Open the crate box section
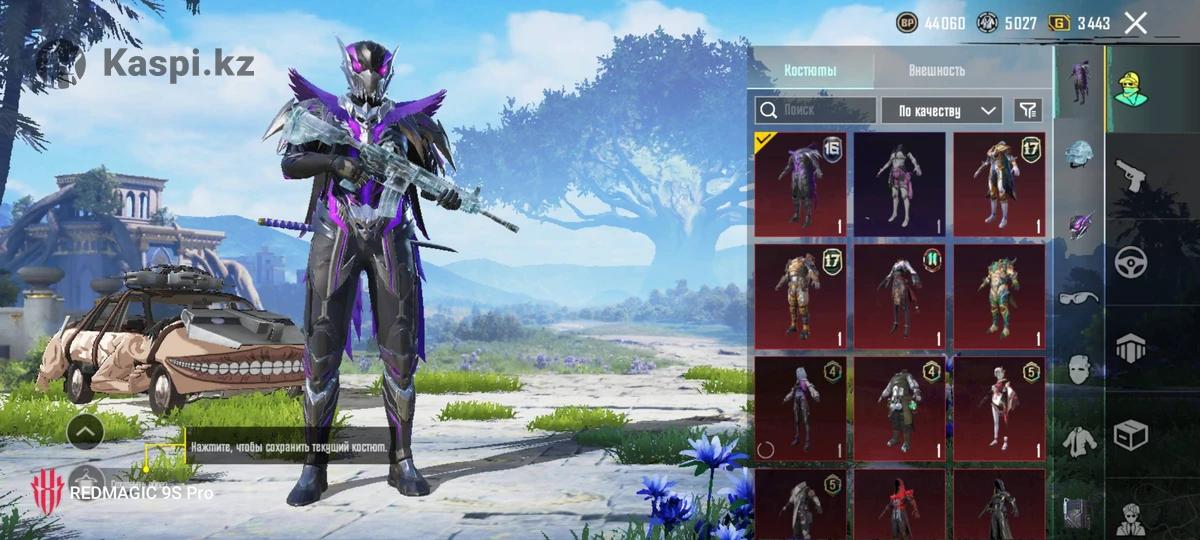The image size is (1200, 540). click(x=1131, y=435)
